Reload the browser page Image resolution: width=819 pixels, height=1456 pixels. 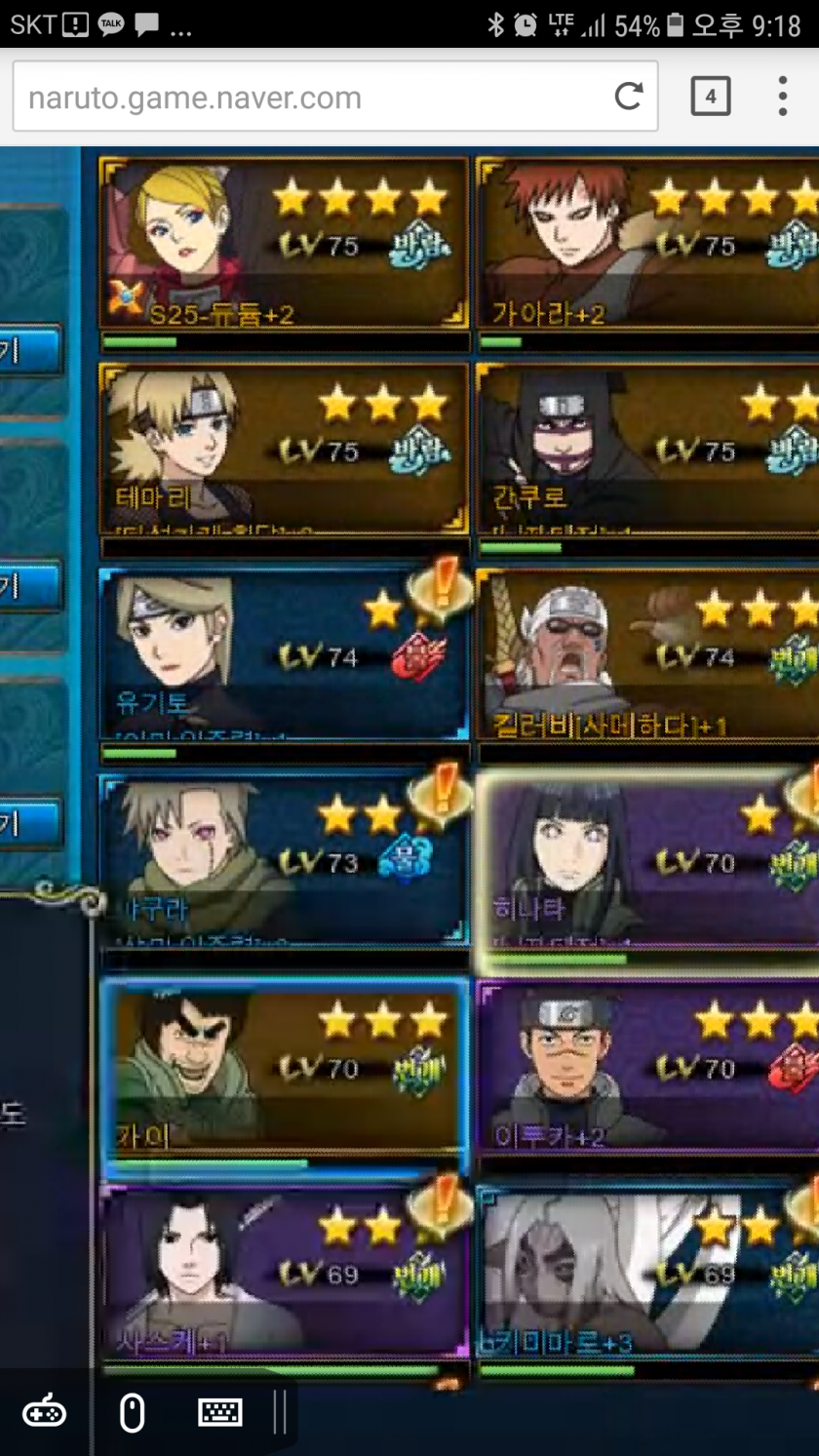tap(629, 96)
